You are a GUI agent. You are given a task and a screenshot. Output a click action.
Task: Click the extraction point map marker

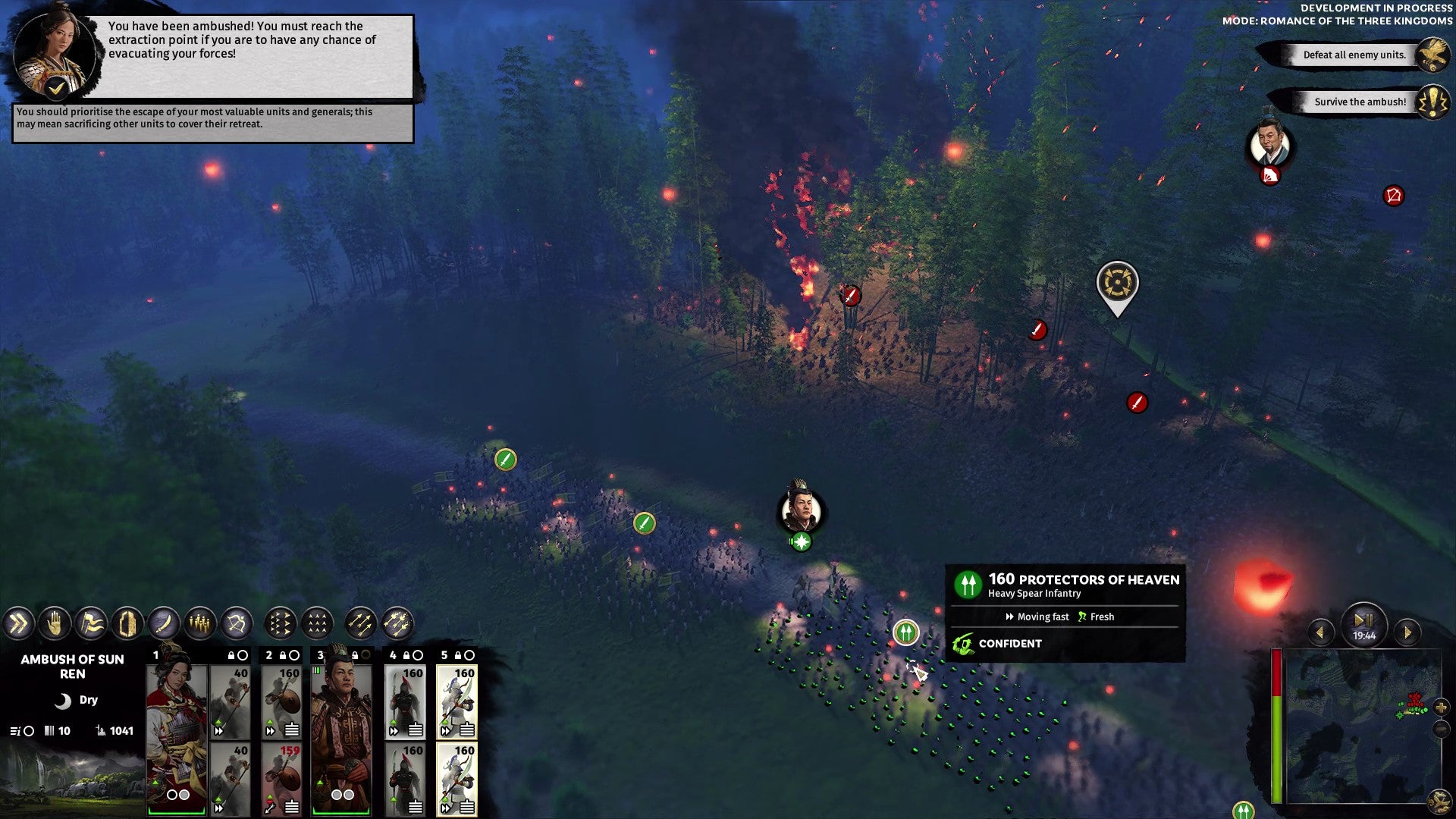click(1117, 284)
